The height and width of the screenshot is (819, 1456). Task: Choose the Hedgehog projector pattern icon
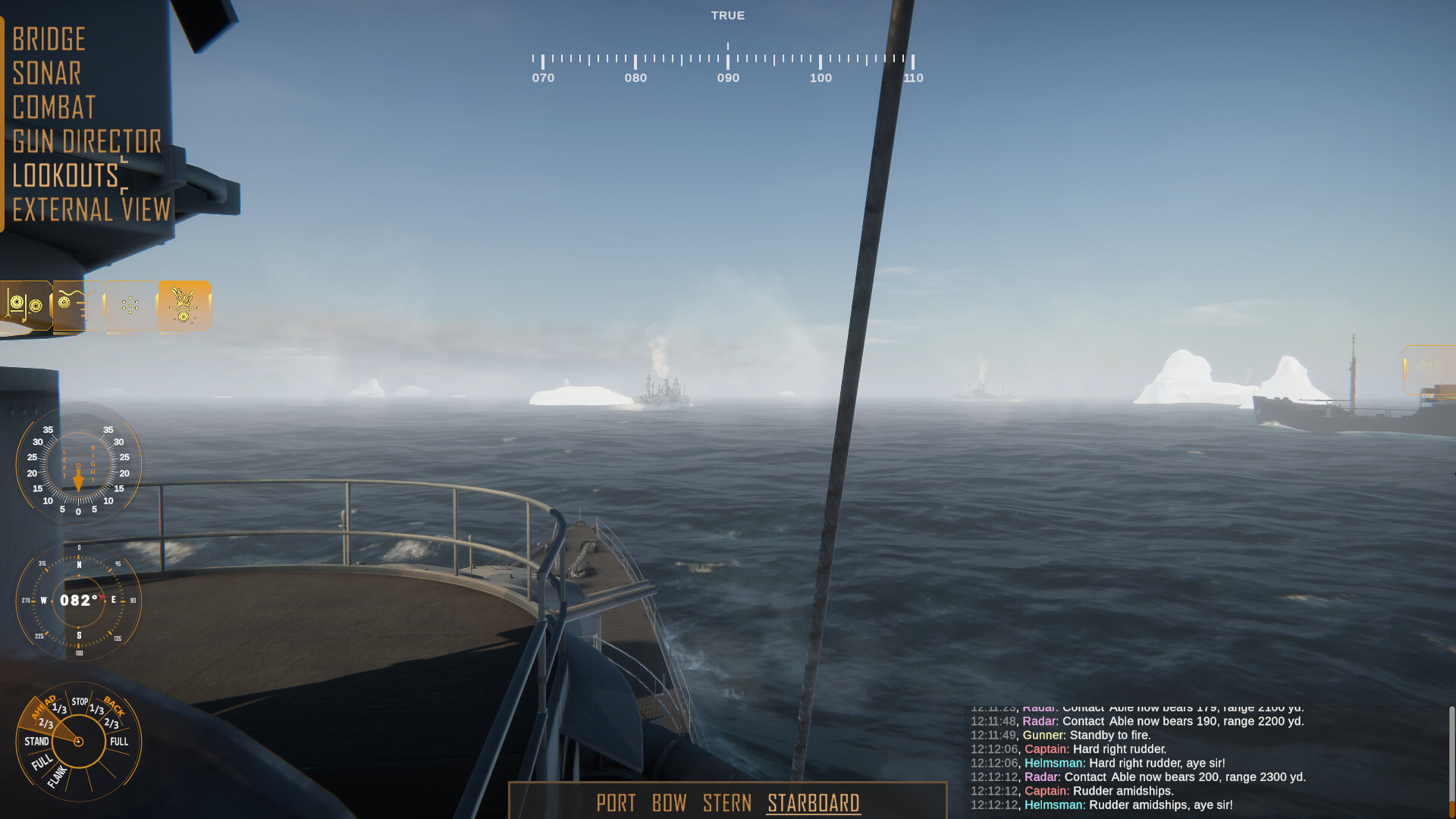point(130,306)
